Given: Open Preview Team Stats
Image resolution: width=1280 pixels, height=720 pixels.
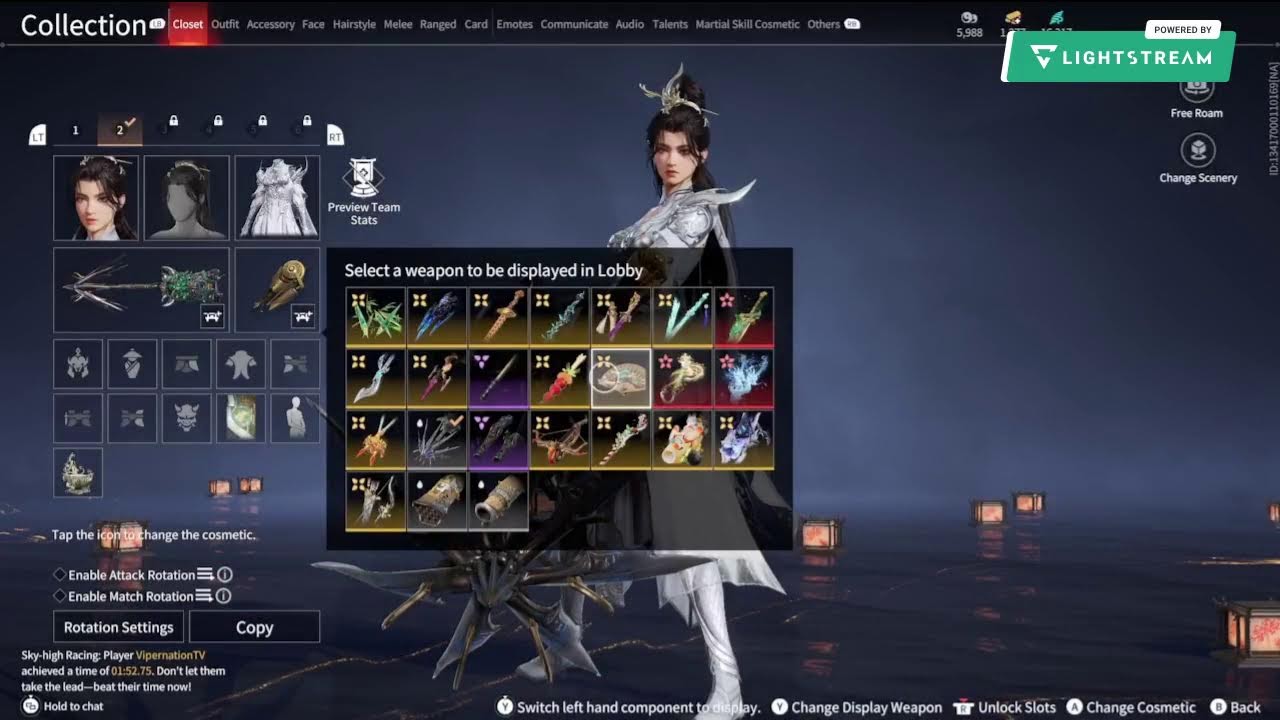Looking at the screenshot, I should click(x=364, y=189).
